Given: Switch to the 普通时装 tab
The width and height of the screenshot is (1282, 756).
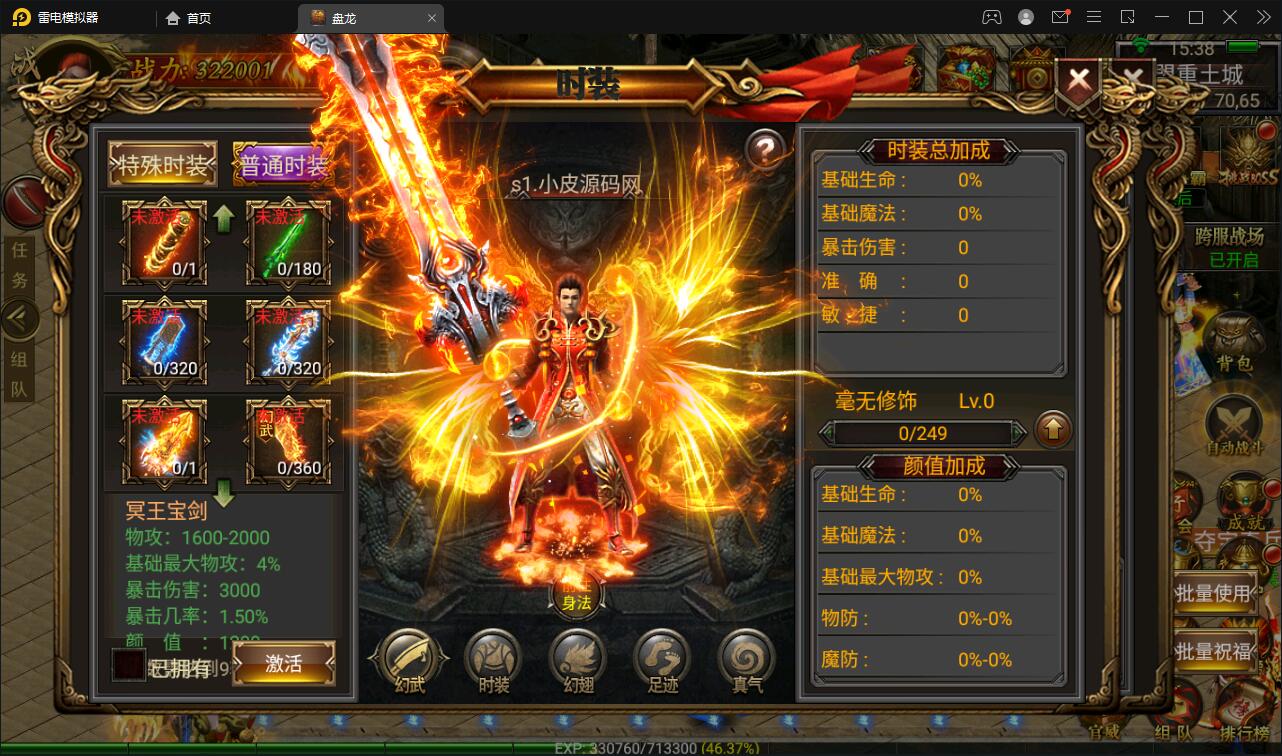Looking at the screenshot, I should (283, 162).
